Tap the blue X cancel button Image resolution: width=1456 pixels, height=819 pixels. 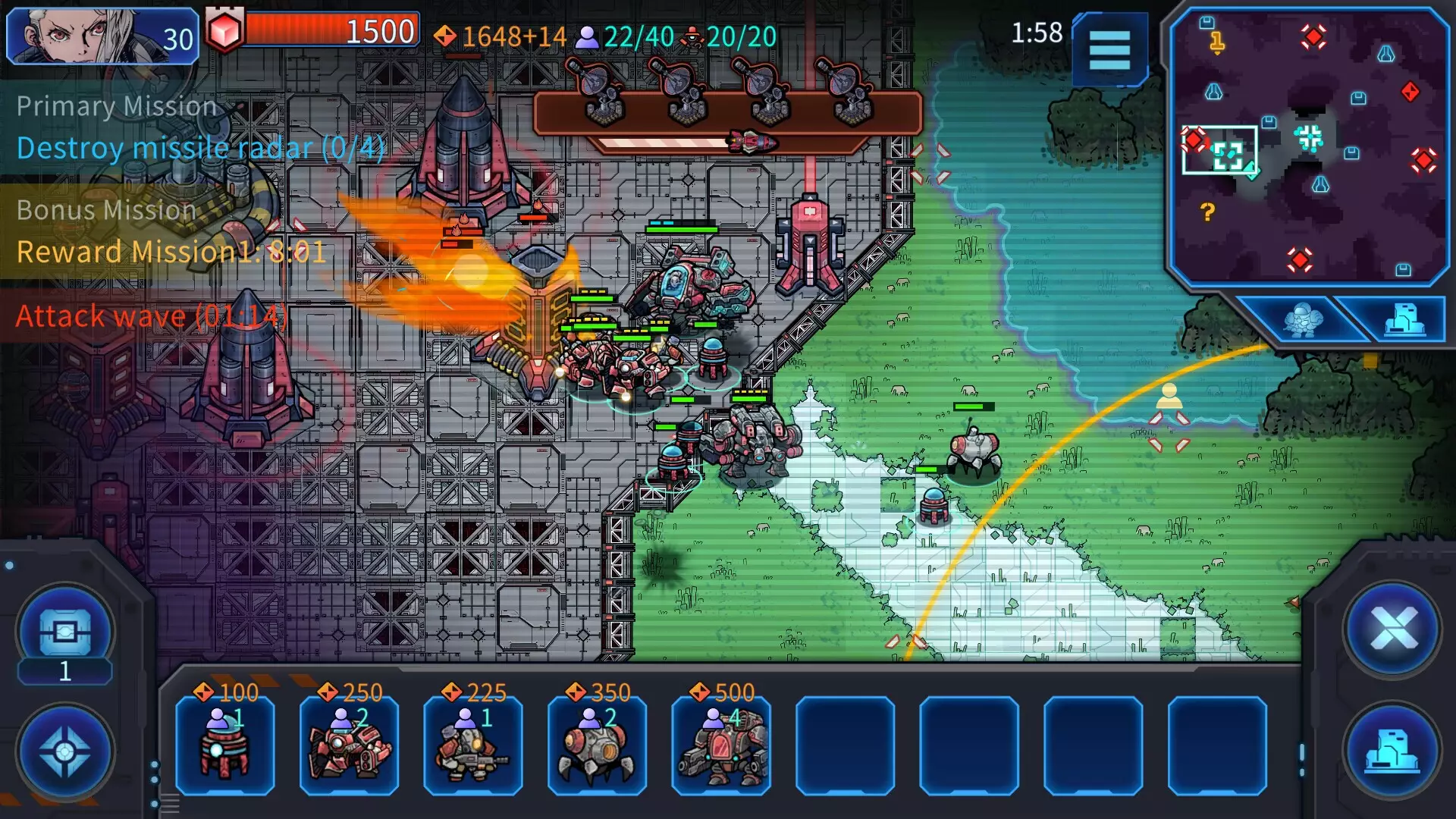pos(1392,629)
